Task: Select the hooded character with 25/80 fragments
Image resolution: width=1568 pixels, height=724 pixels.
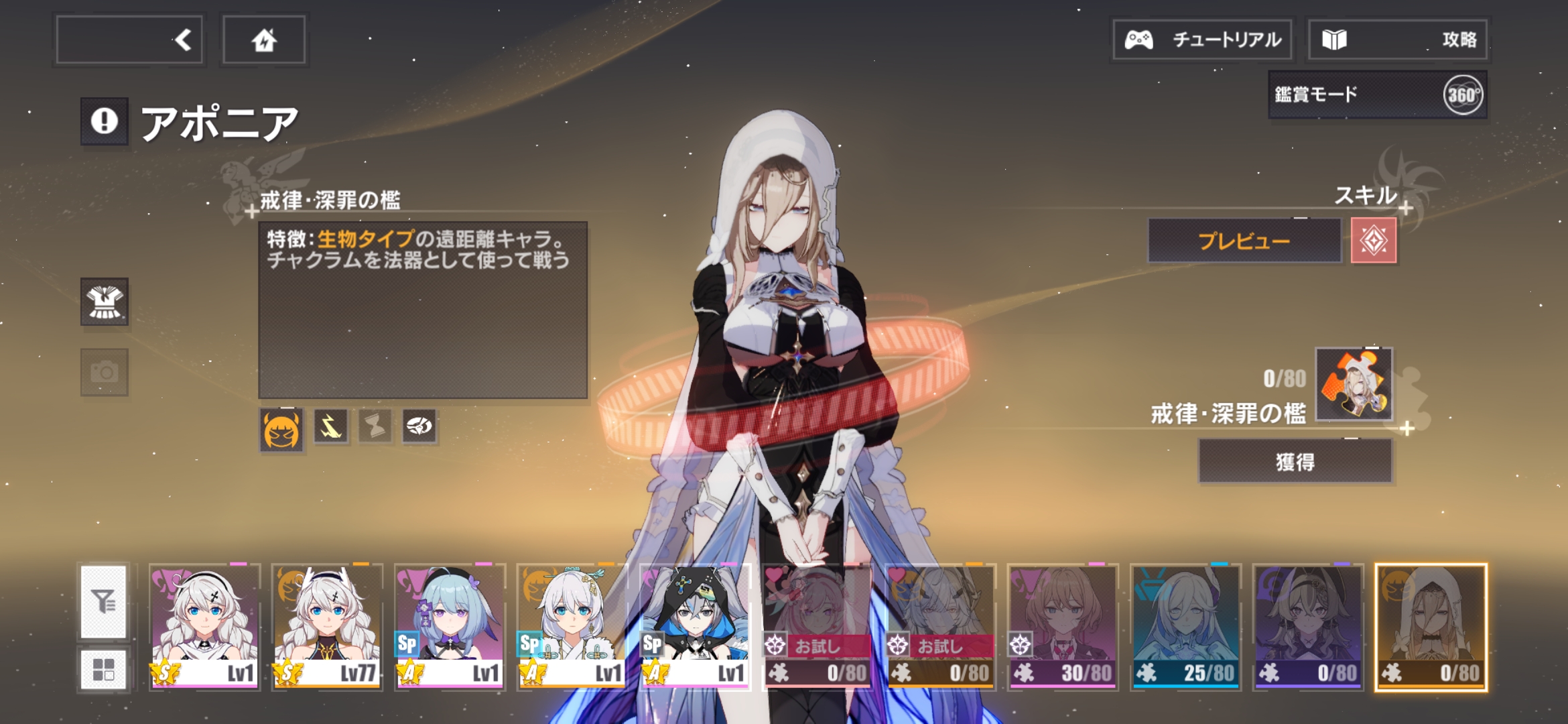Action: point(1185,627)
